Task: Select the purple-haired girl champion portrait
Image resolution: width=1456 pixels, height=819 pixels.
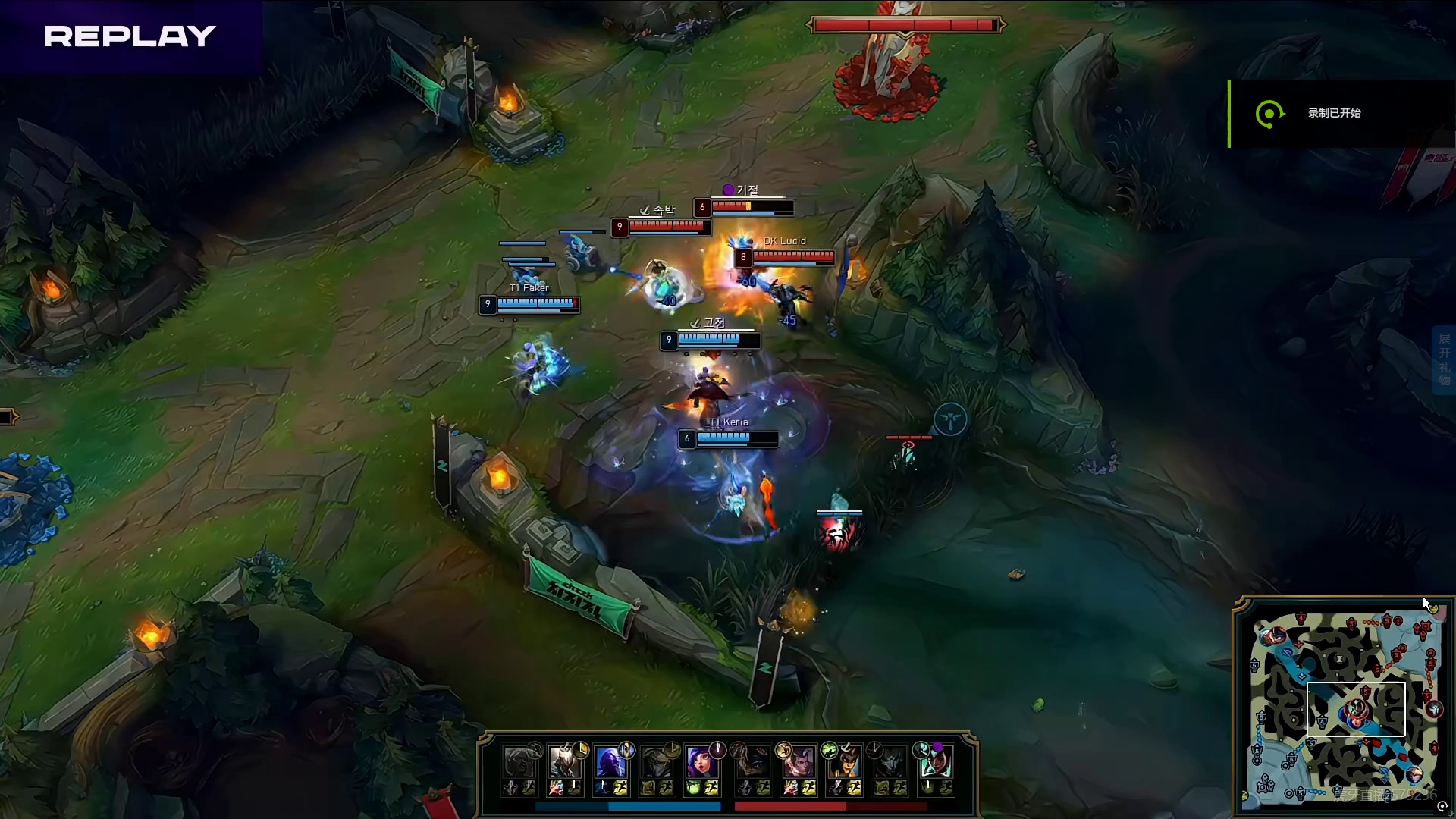Action: click(701, 761)
